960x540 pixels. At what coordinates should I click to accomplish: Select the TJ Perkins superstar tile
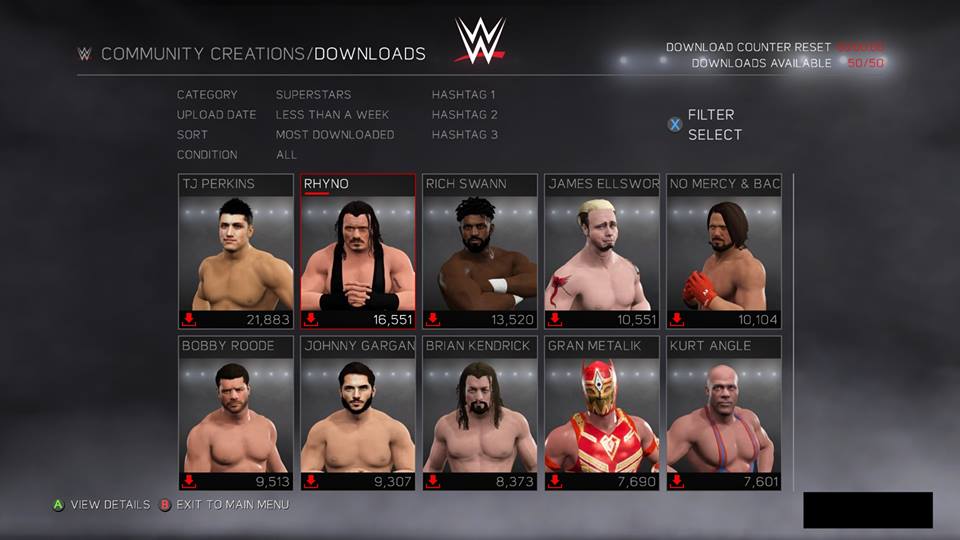tap(236, 252)
